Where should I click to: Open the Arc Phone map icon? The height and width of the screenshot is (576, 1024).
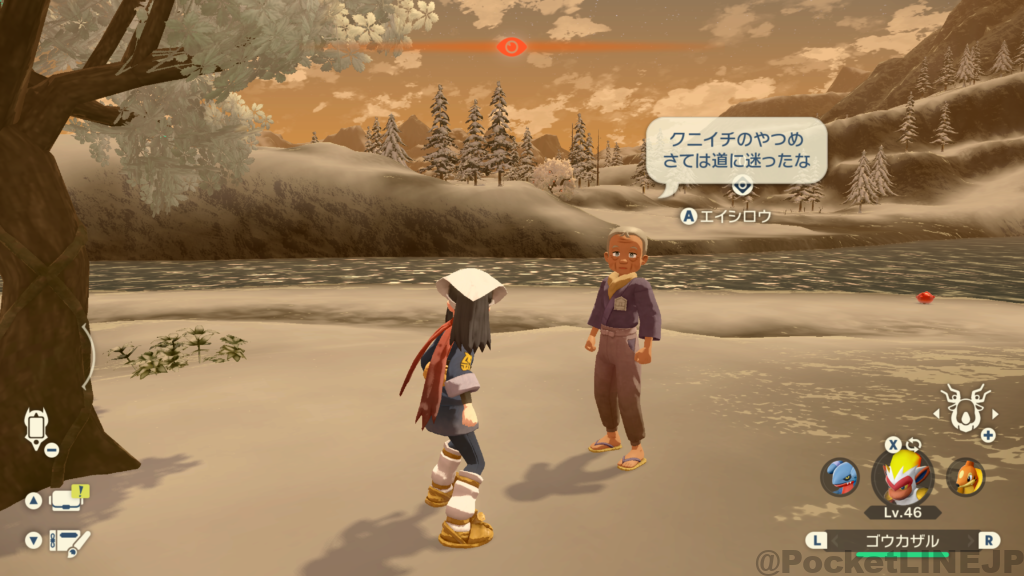coord(35,428)
